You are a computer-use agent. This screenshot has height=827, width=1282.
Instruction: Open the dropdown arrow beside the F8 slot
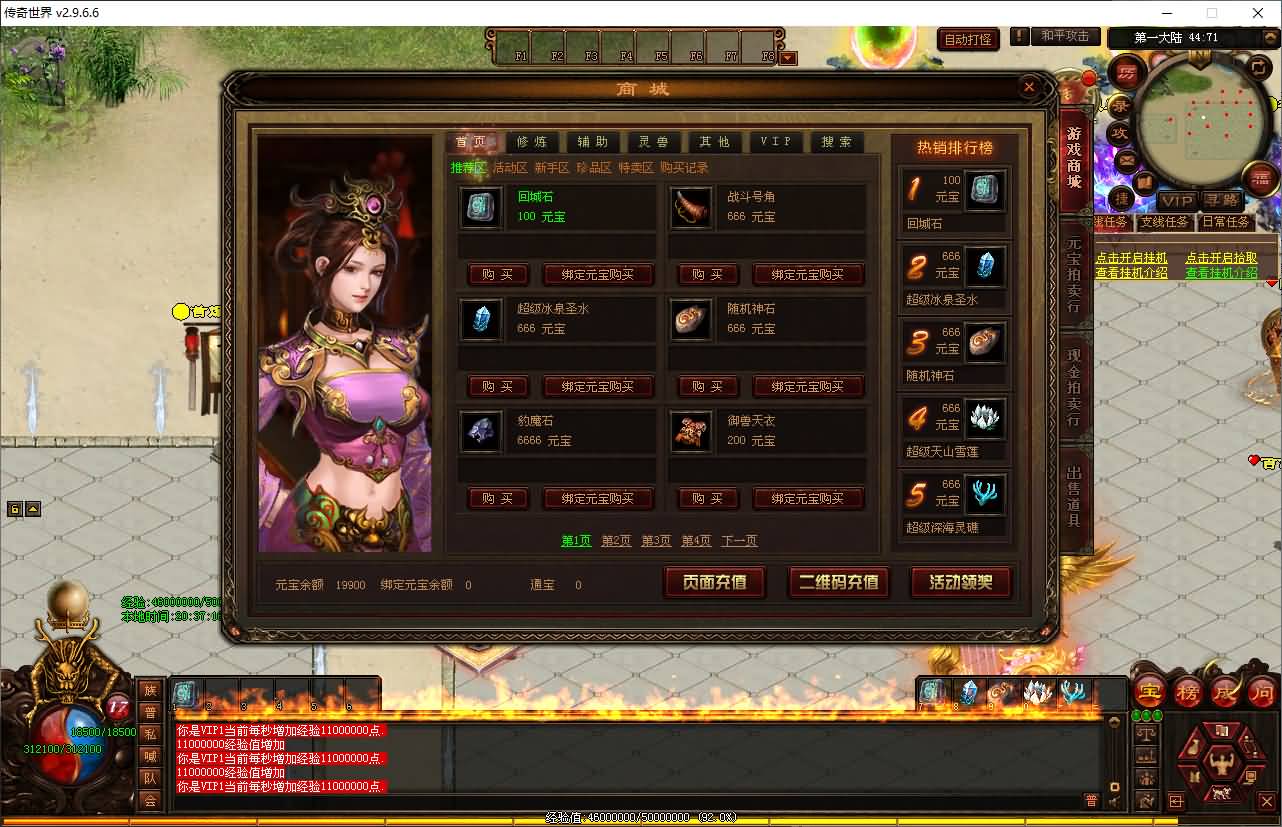tap(788, 58)
